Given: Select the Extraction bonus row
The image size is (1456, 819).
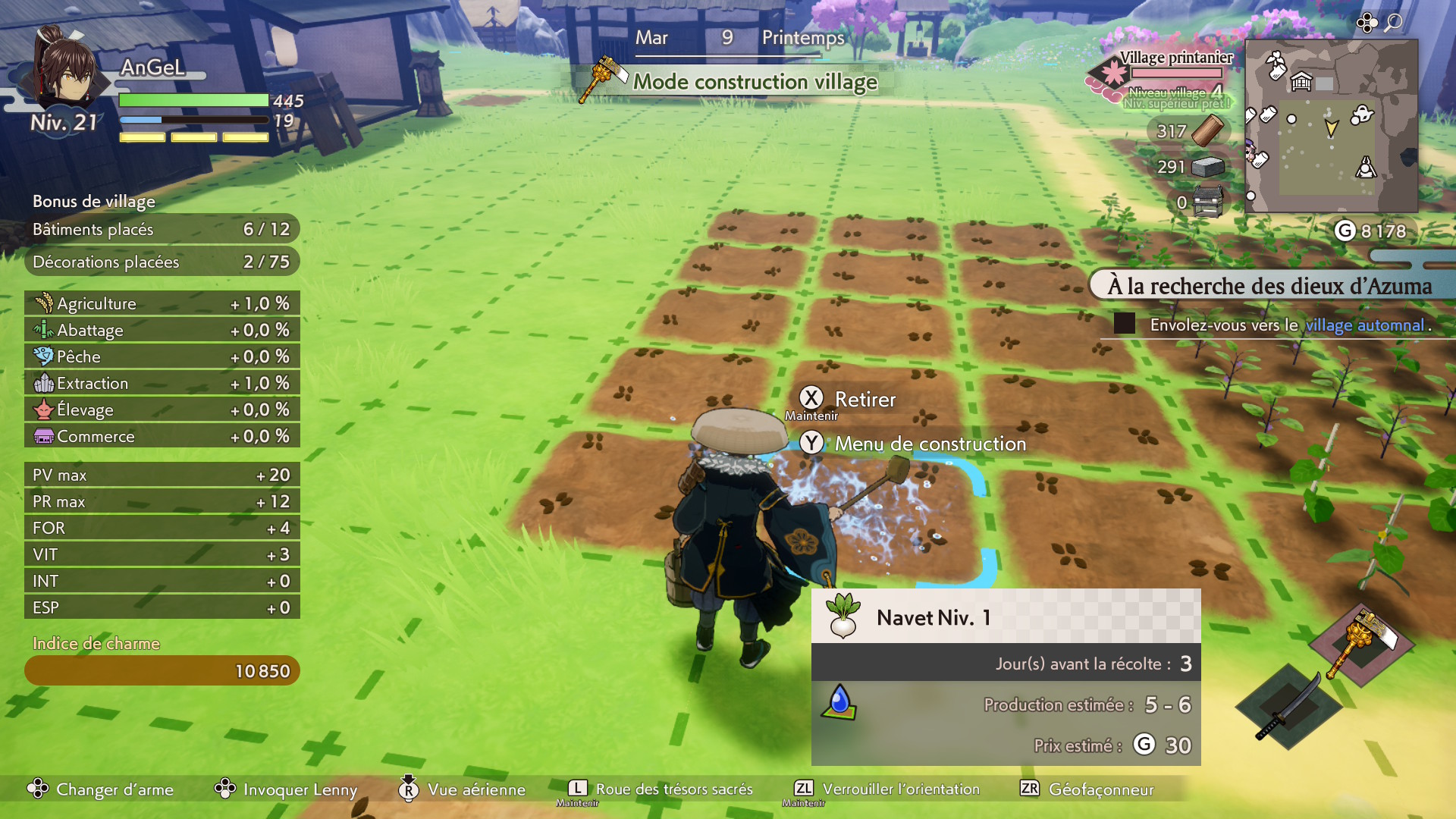Looking at the screenshot, I should pos(162,383).
